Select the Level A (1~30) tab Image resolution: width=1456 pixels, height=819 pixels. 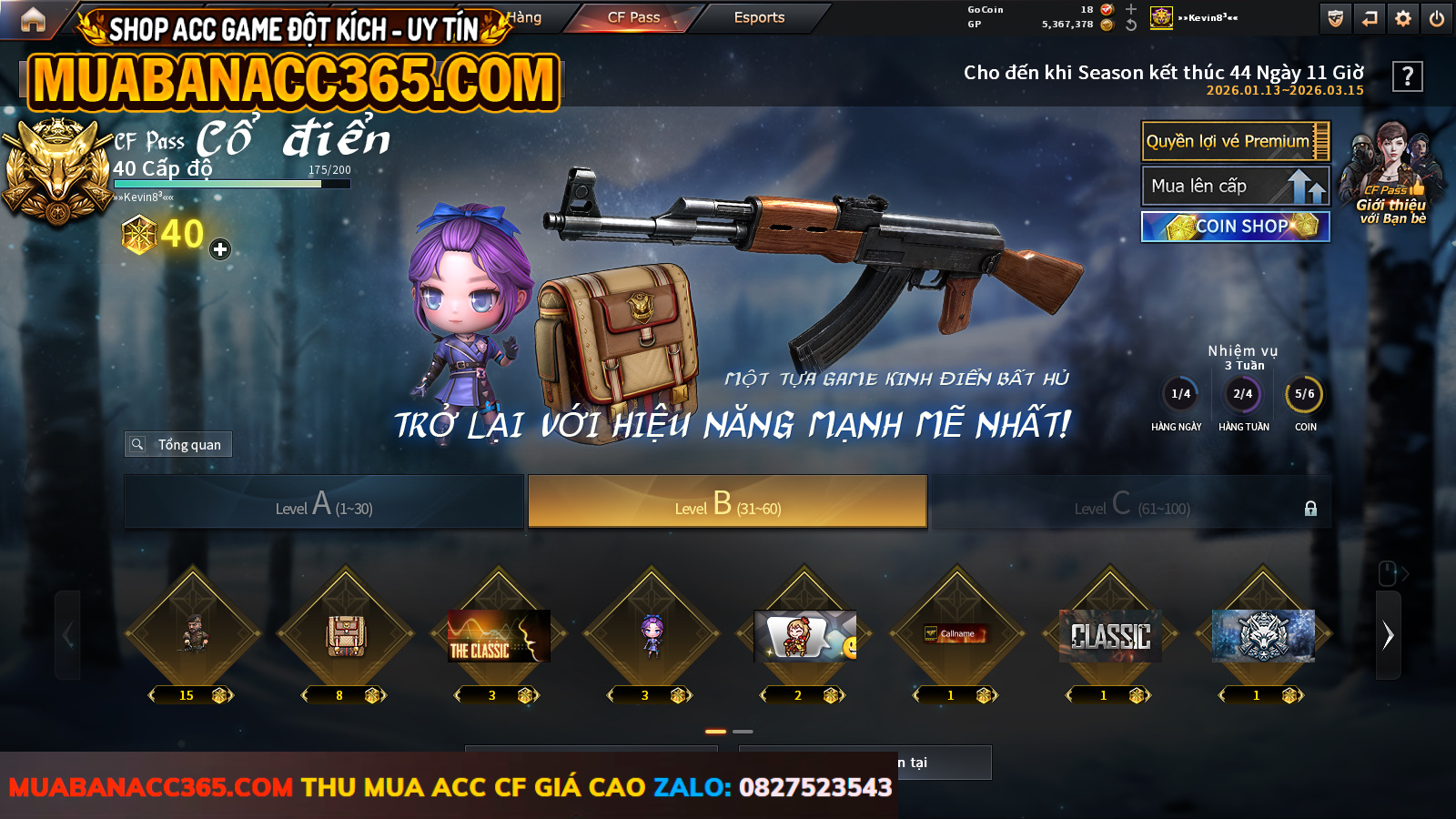coord(324,502)
